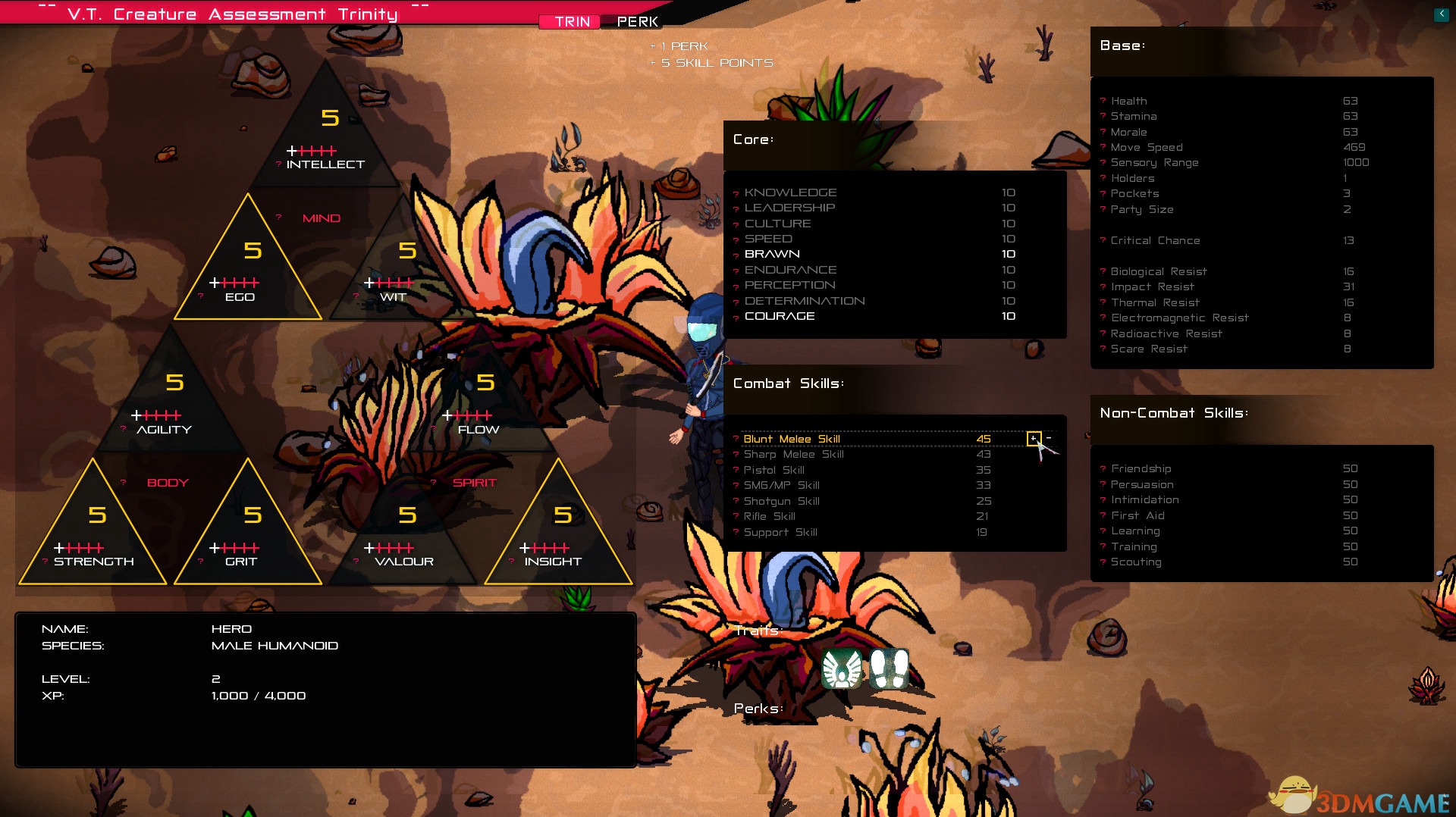This screenshot has height=817, width=1456.
Task: Open the footprints trait icon
Action: click(889, 668)
